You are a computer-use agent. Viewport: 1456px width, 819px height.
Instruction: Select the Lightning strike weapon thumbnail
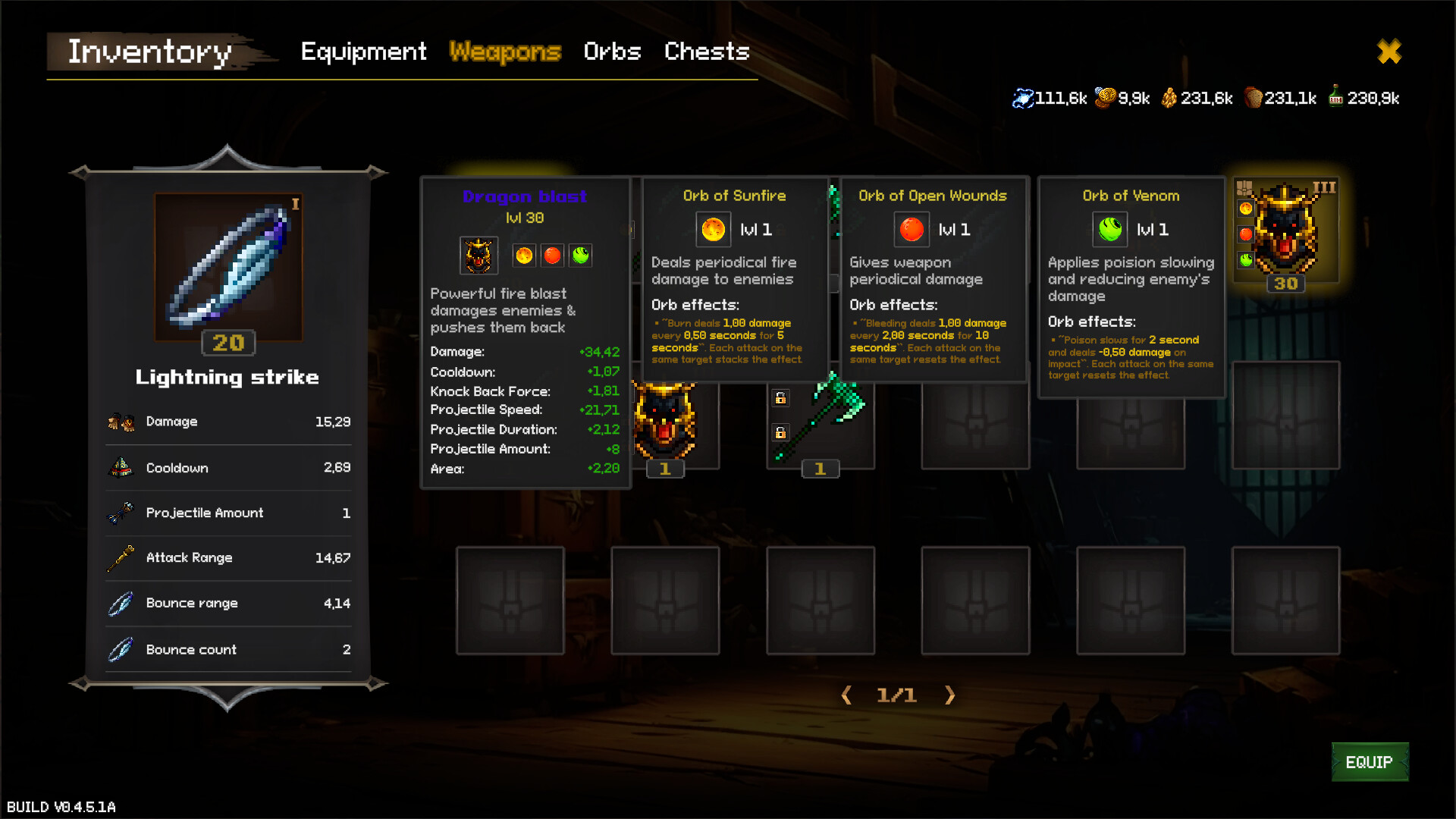pyautogui.click(x=229, y=265)
